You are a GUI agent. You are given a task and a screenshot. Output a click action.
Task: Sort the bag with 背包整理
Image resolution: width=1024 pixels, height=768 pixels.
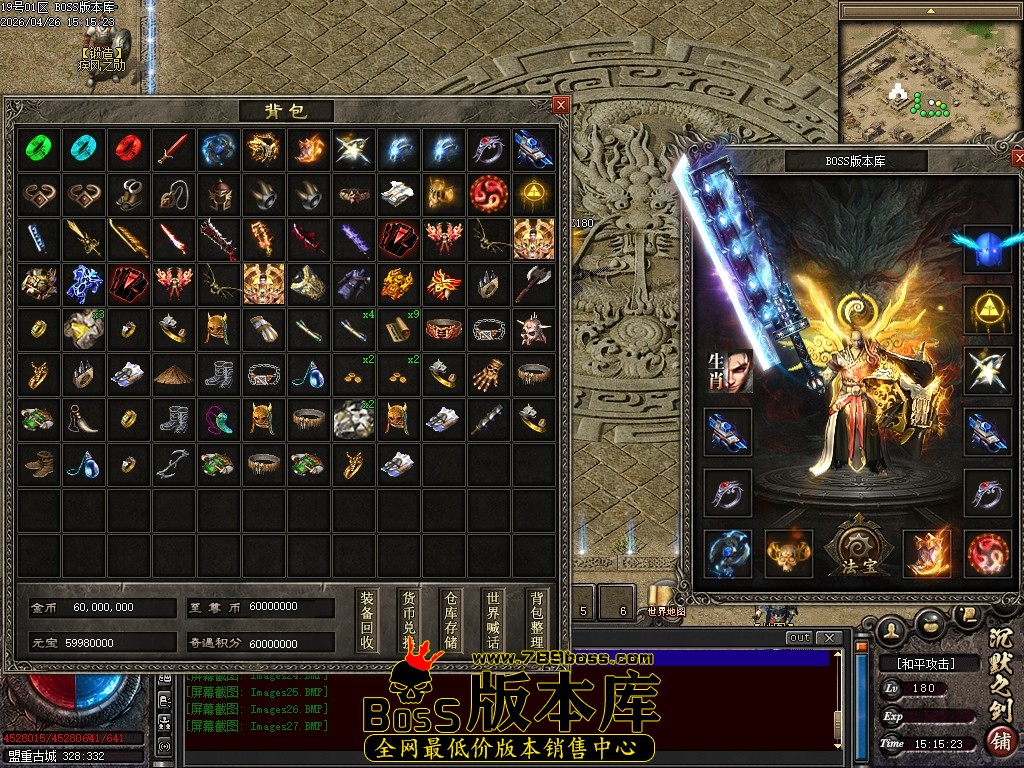click(x=537, y=620)
